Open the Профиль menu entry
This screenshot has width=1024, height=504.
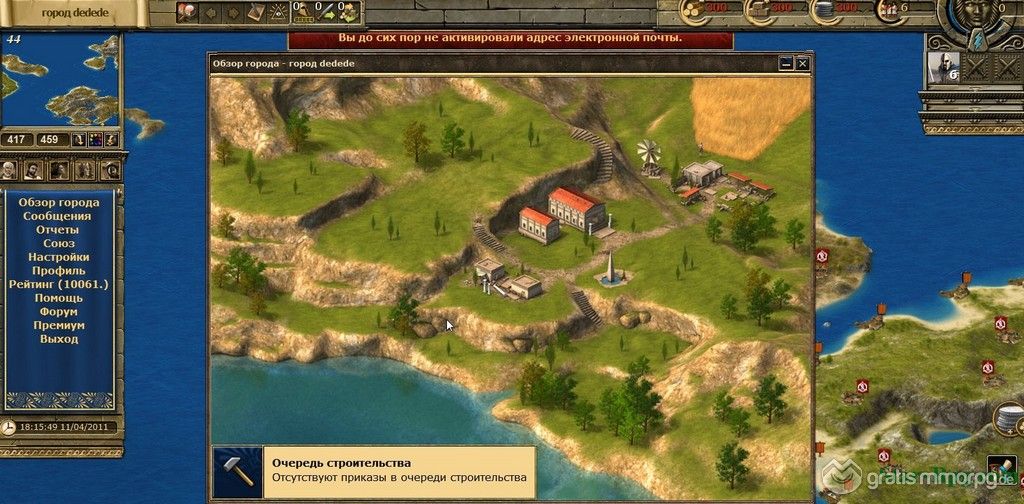[x=58, y=271]
